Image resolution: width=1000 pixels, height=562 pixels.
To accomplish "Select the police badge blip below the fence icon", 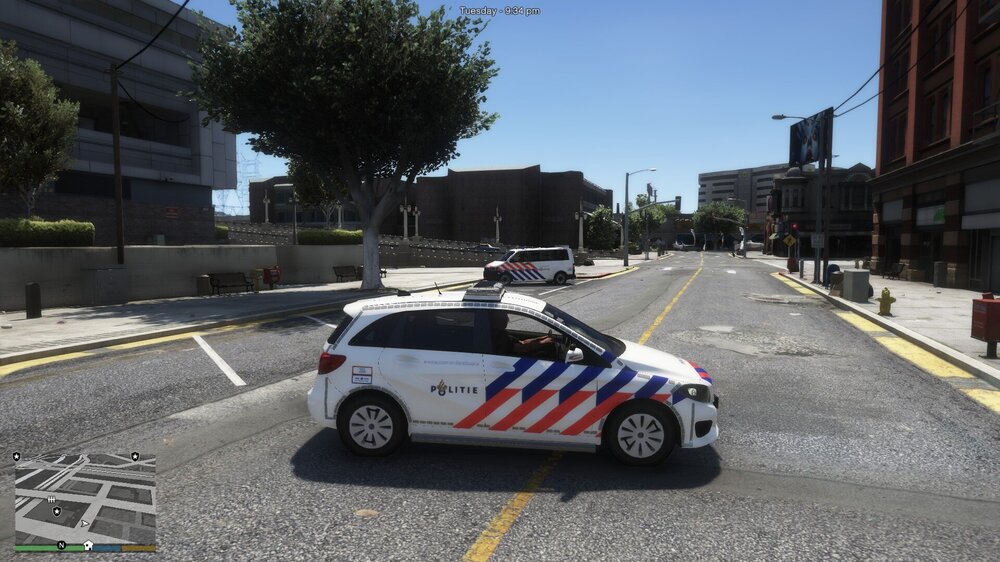I will [57, 511].
